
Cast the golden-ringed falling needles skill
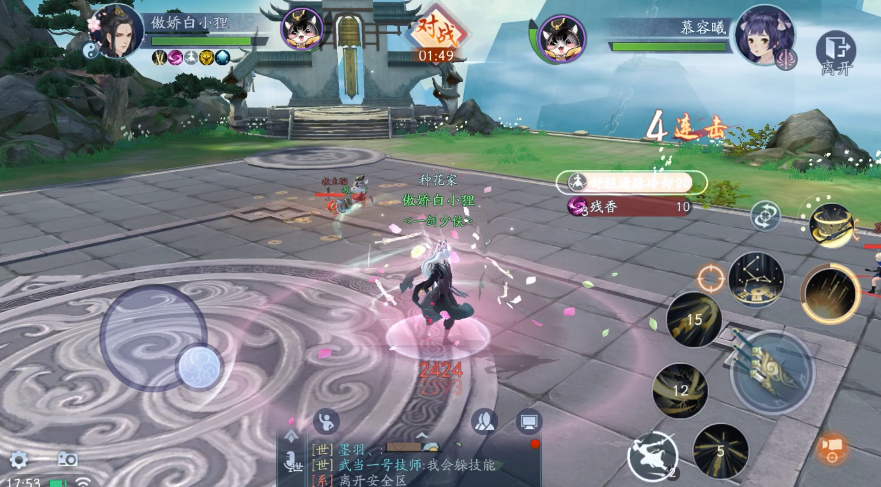tap(830, 294)
